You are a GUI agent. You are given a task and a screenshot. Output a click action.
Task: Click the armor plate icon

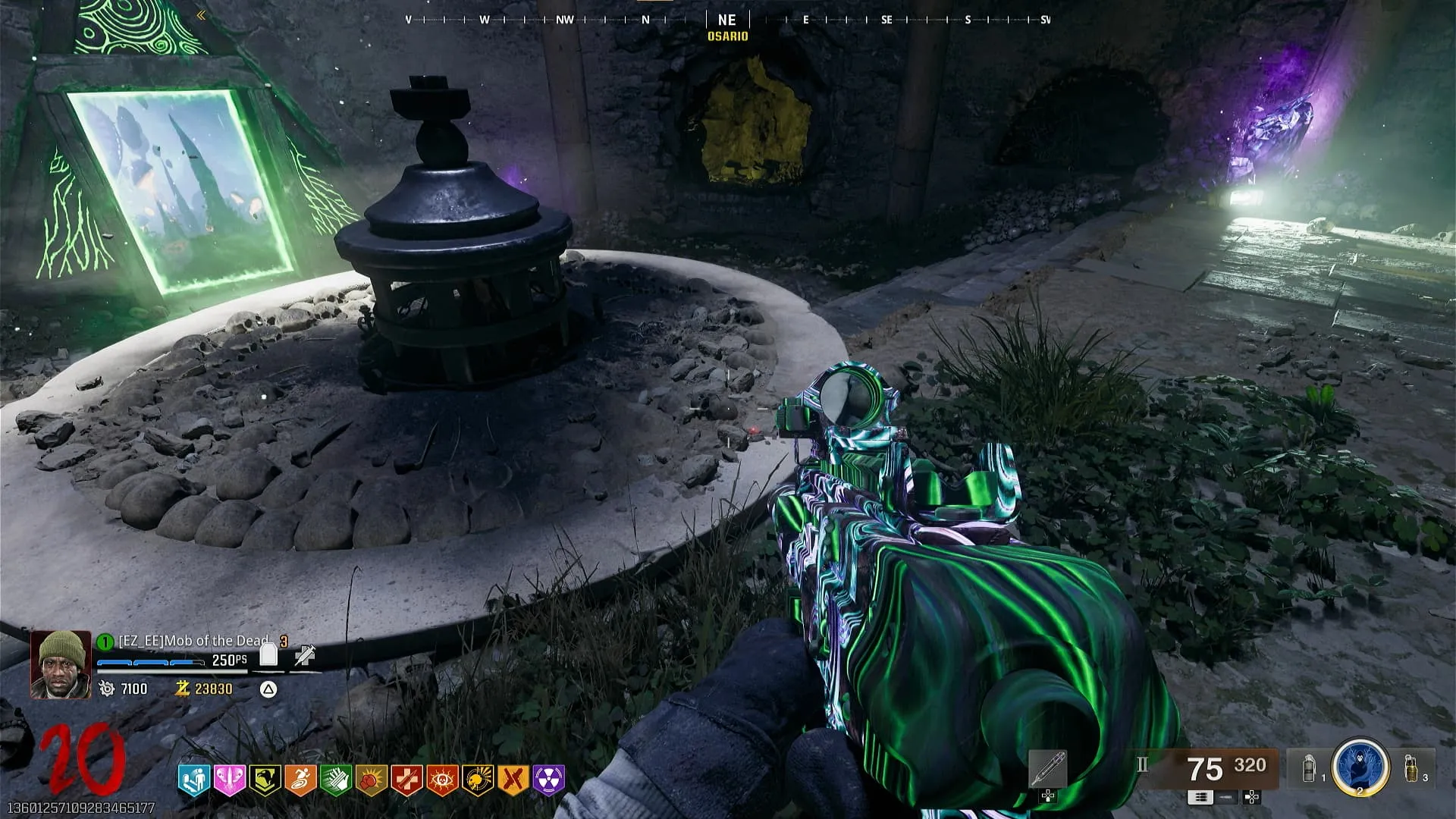tap(268, 654)
